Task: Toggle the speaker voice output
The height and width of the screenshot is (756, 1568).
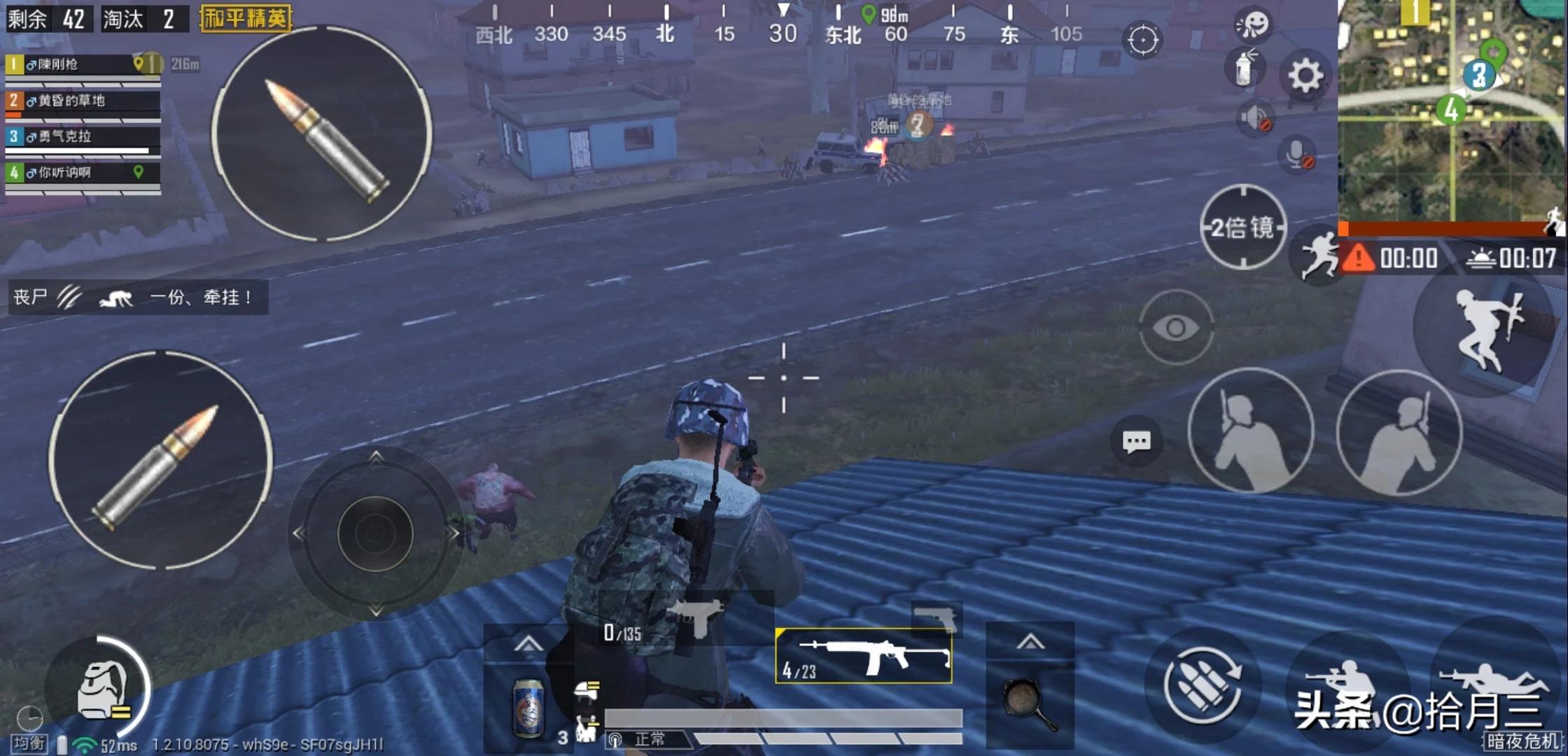Action: point(1254,118)
